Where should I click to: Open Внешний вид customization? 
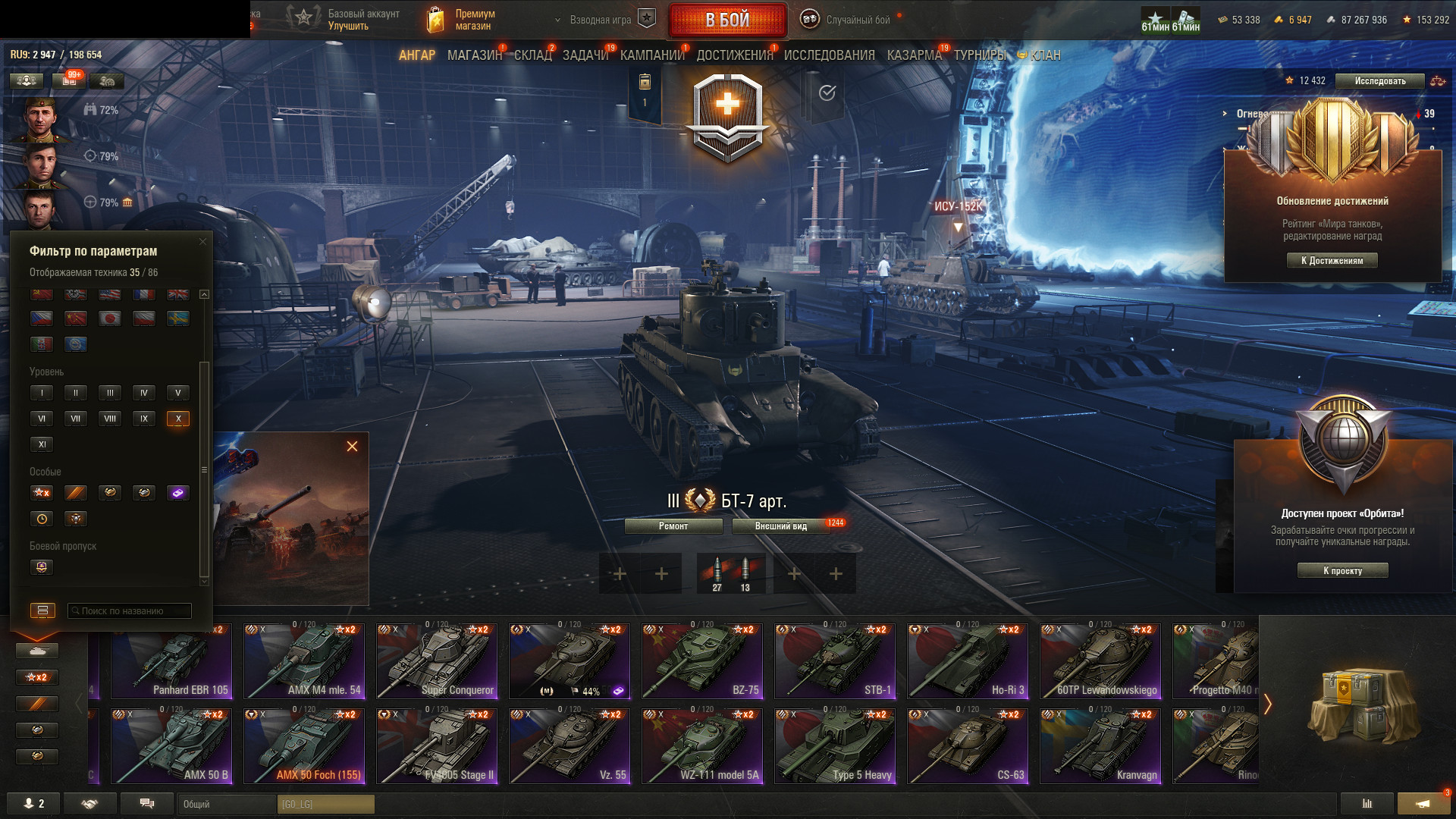(781, 526)
